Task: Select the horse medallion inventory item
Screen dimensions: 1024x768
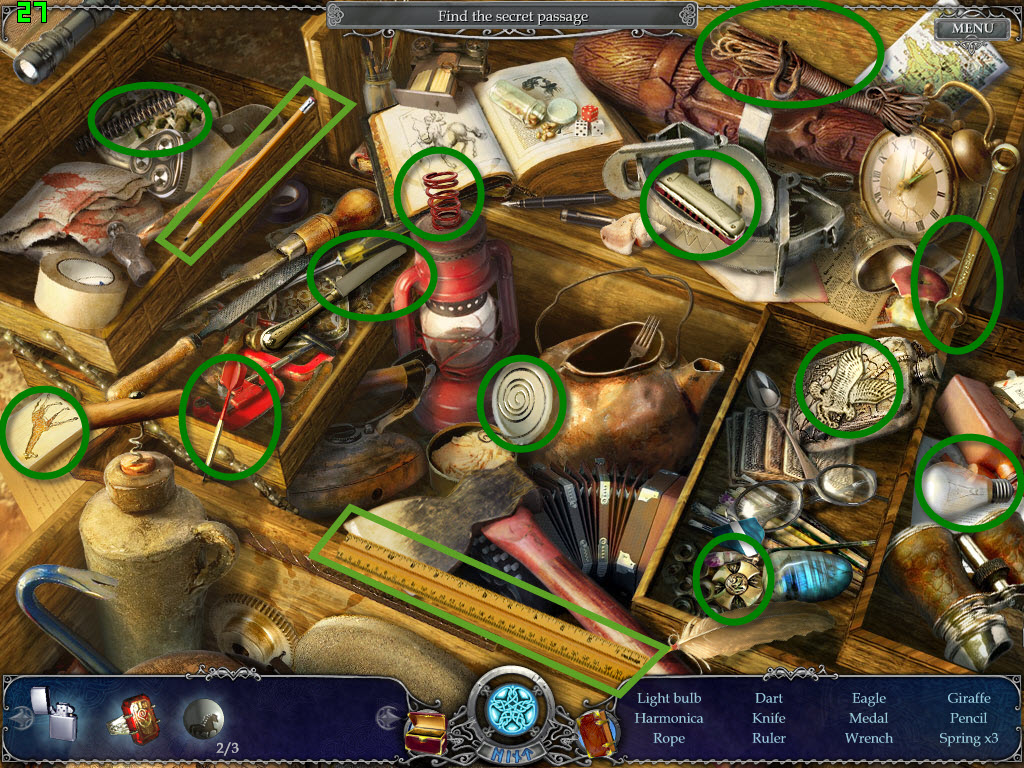Action: point(203,718)
